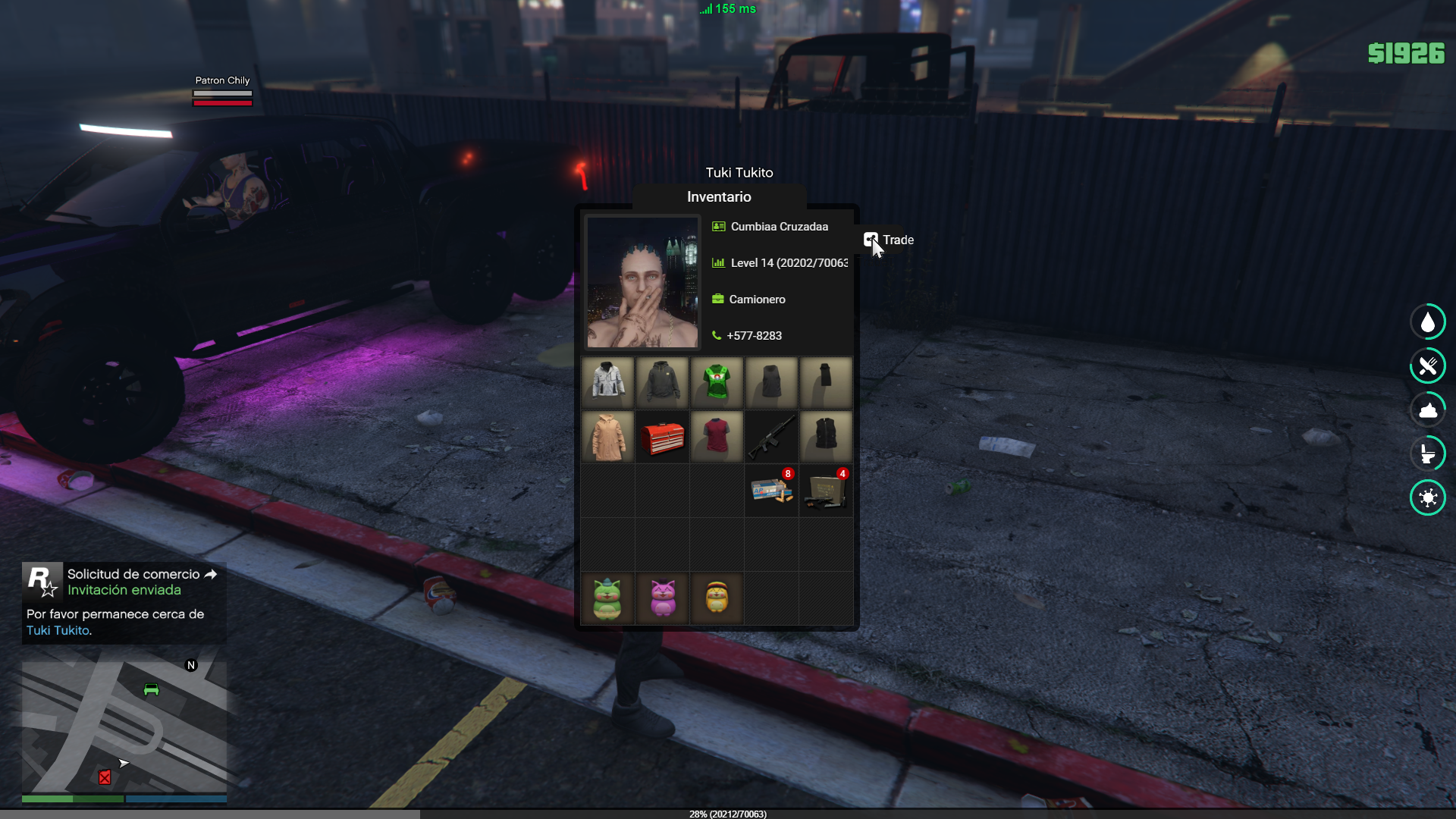This screenshot has width=1456, height=819.
Task: Click the Trade button
Action: click(889, 240)
